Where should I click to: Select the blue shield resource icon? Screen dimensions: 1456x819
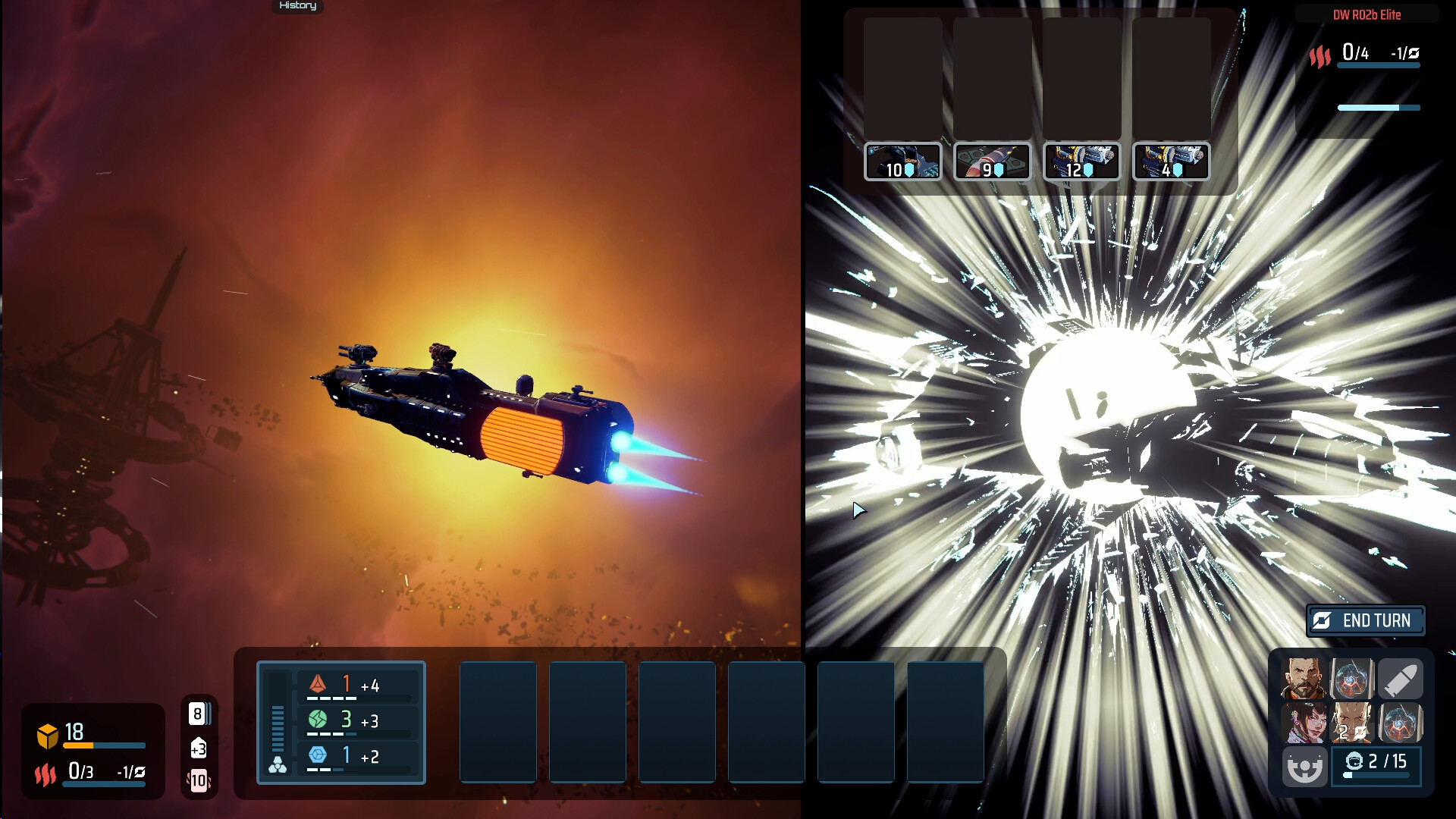point(320,756)
